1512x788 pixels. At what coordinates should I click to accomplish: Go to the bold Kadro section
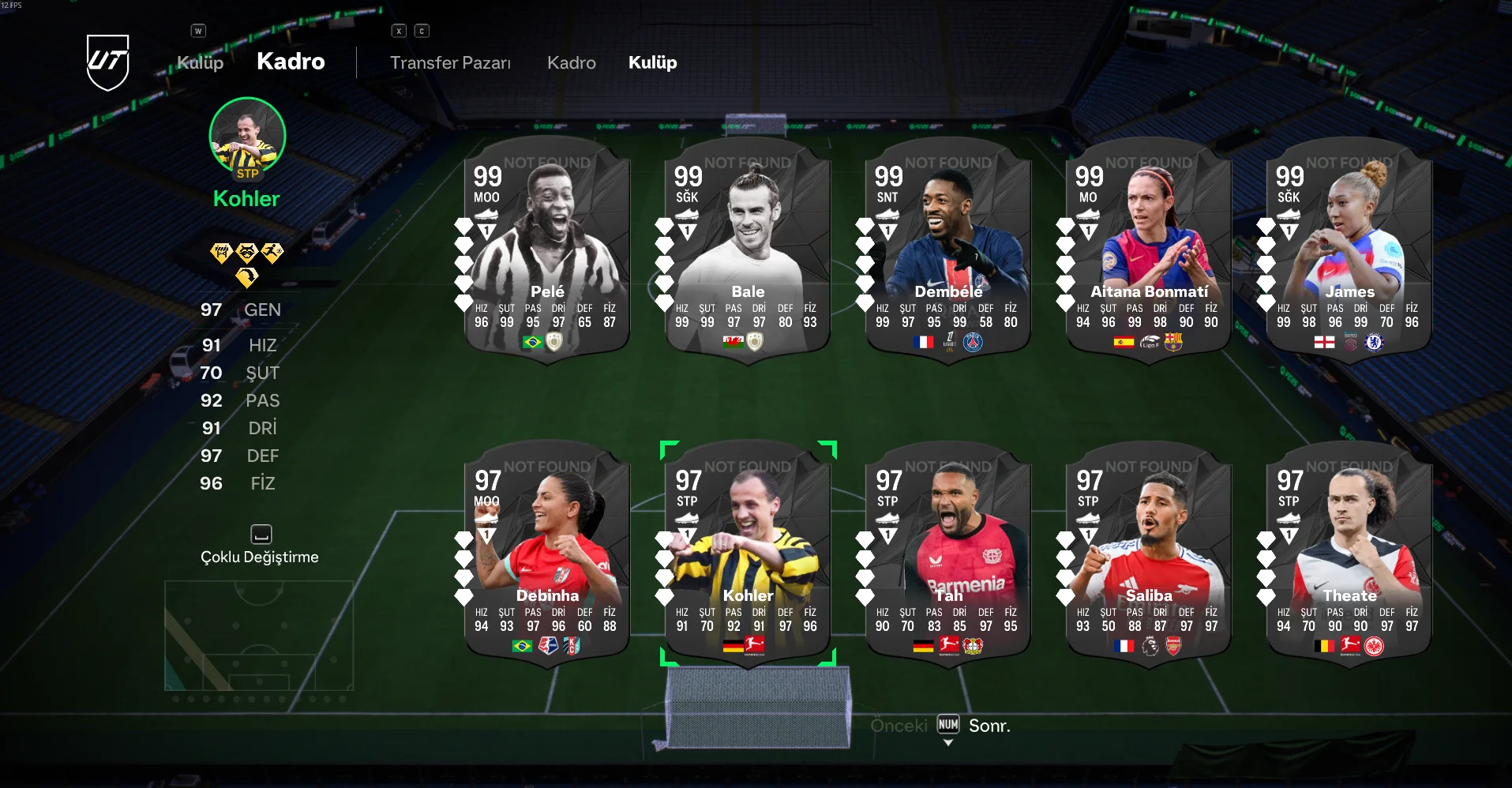point(291,62)
